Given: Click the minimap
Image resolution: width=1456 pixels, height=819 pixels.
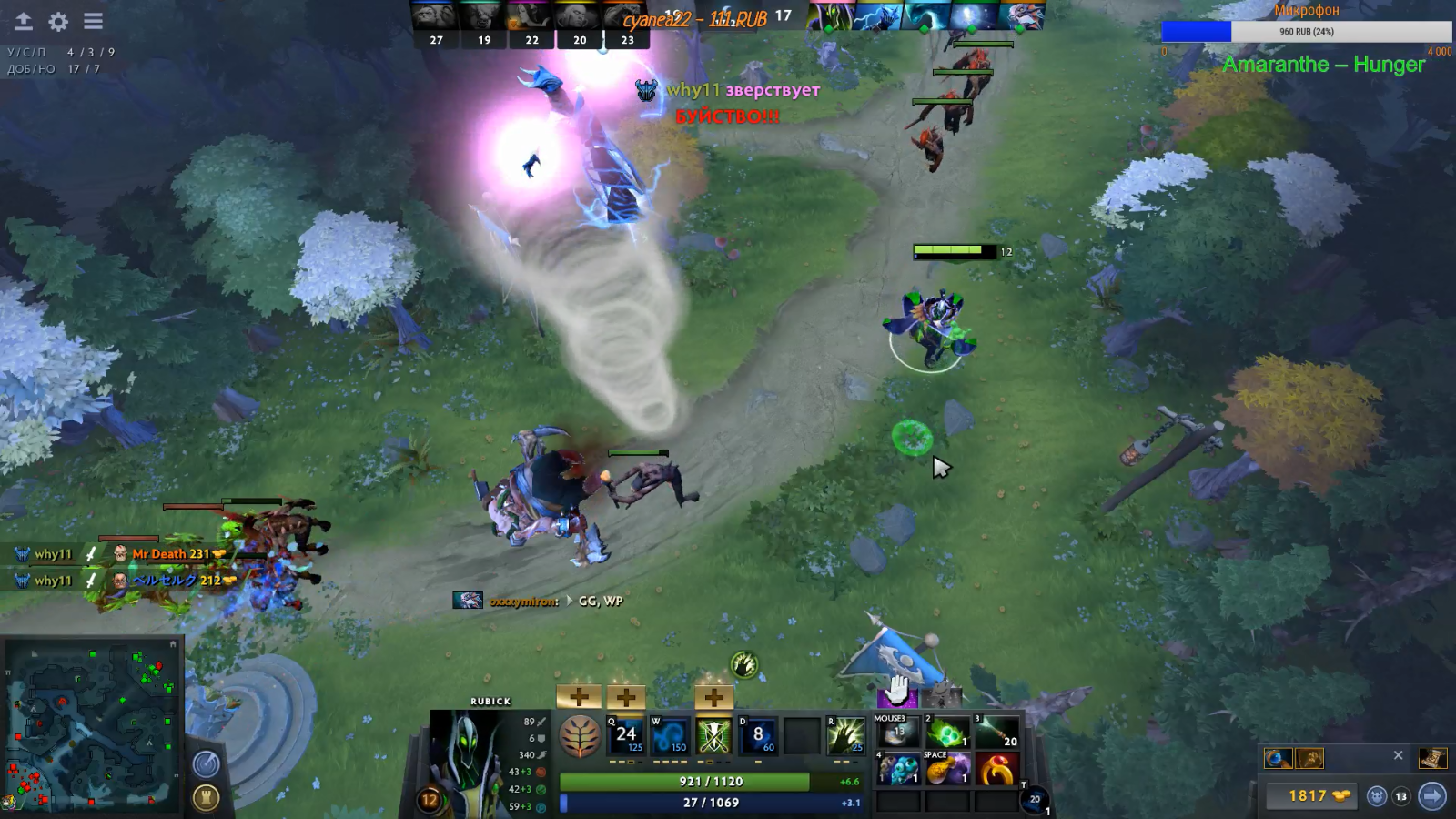Looking at the screenshot, I should (92, 724).
